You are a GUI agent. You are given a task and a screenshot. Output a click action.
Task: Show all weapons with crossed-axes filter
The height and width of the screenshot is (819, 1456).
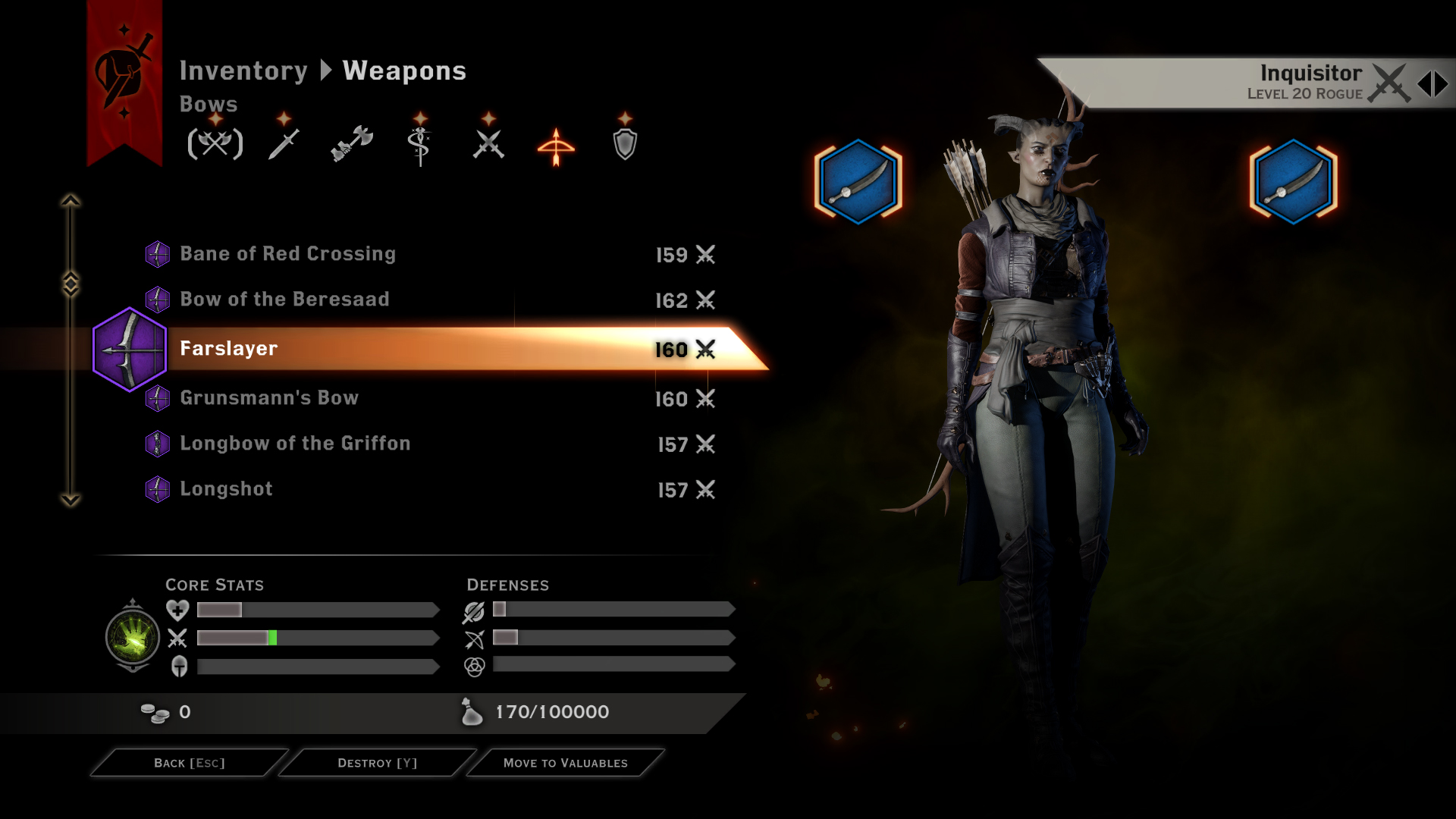point(215,143)
